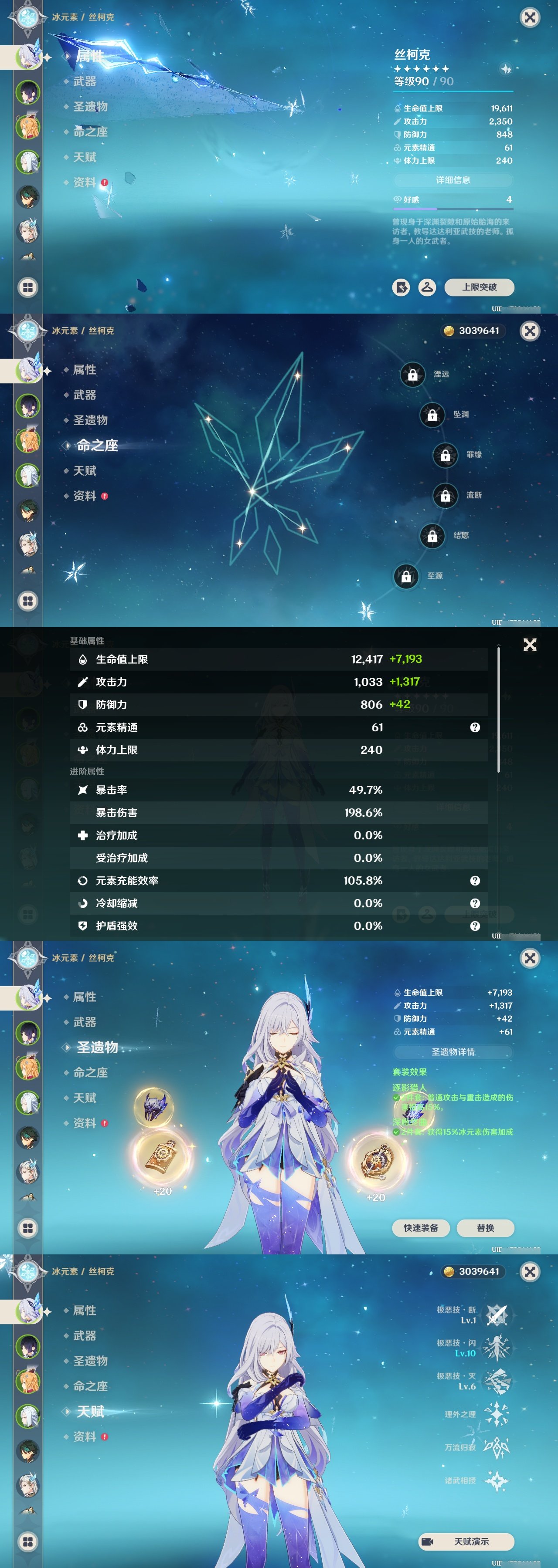The image size is (558, 1568).
Task: Expand the 详细信息 stats panel
Action: pyautogui.click(x=454, y=180)
